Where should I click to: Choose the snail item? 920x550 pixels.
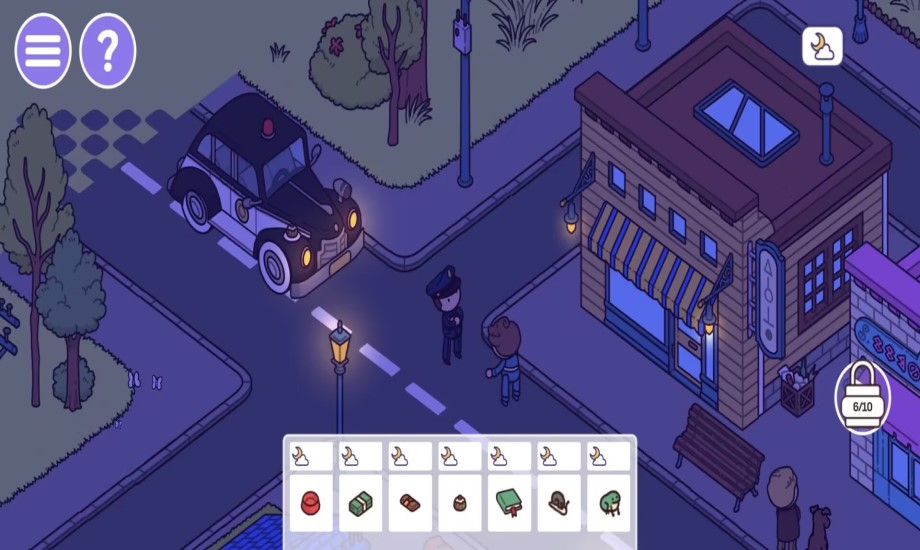559,502
